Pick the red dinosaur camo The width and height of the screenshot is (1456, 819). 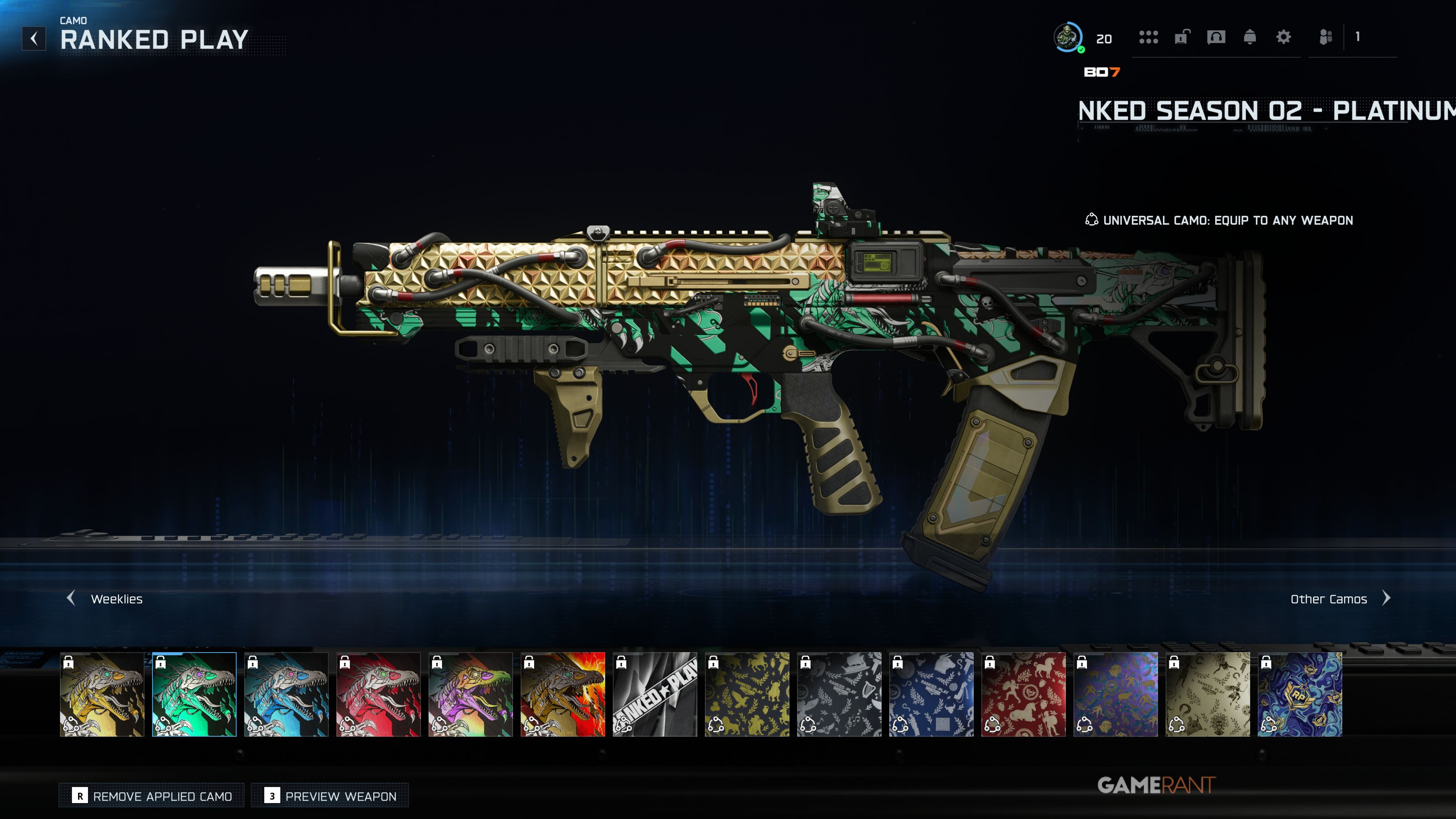(379, 694)
